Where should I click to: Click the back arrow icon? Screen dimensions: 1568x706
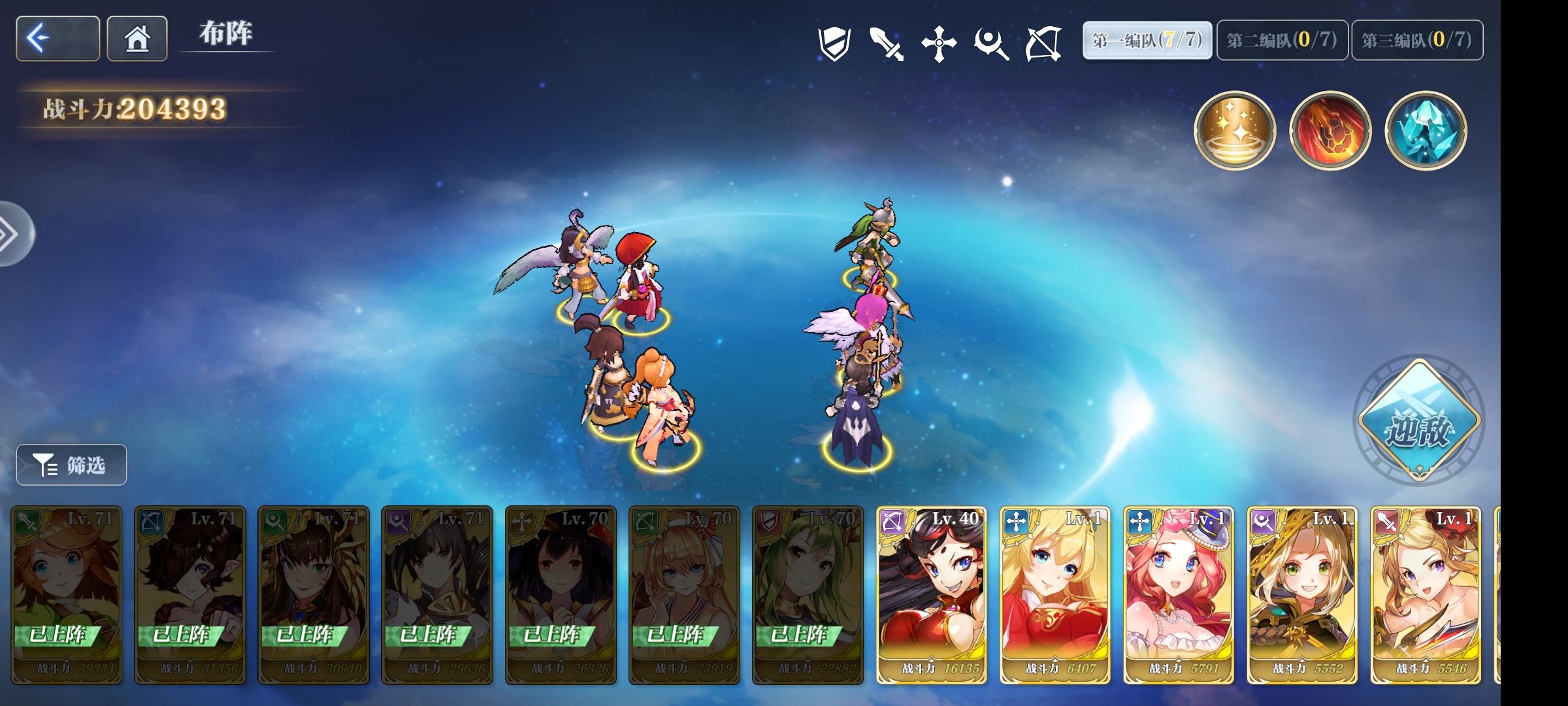(x=57, y=39)
